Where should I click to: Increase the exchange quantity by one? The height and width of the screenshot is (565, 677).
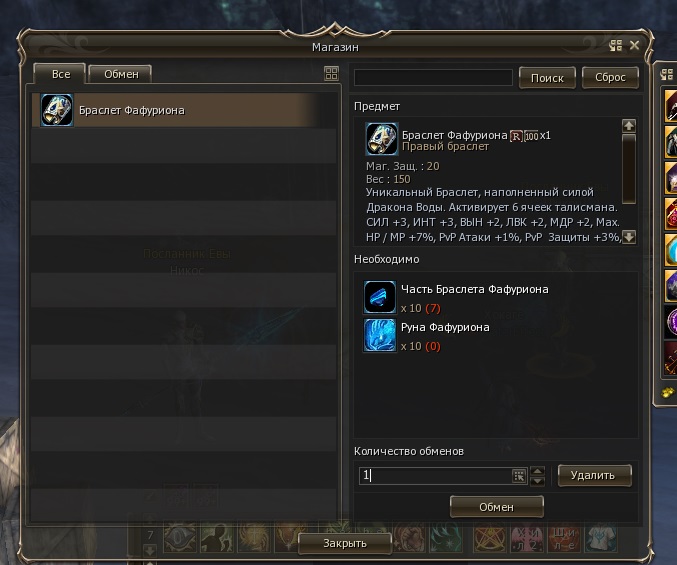(538, 470)
